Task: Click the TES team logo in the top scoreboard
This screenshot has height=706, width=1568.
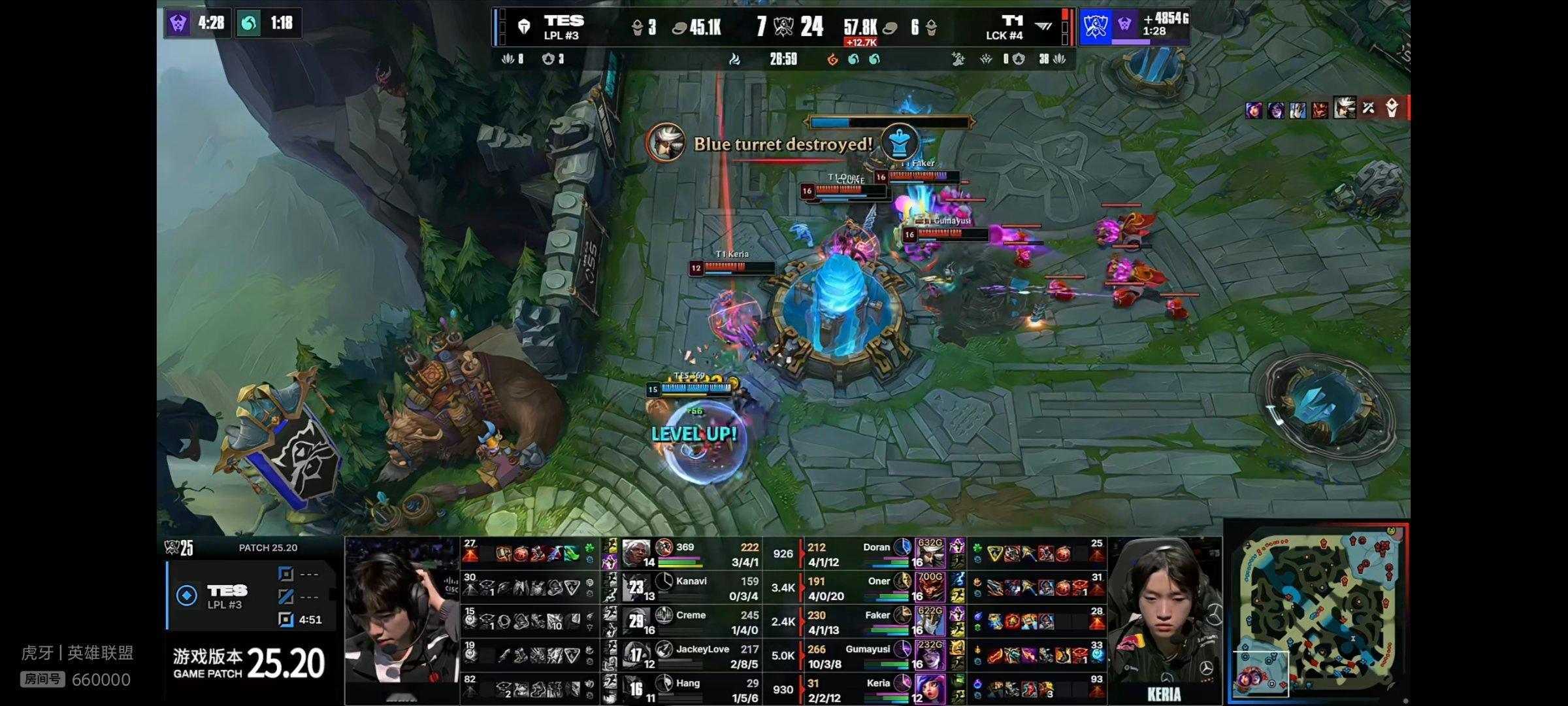Action: [523, 25]
